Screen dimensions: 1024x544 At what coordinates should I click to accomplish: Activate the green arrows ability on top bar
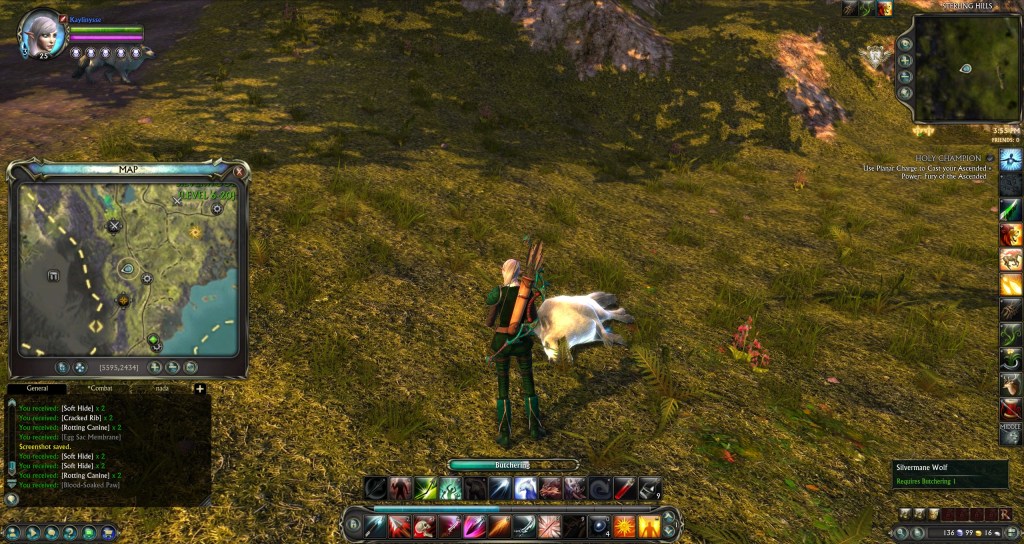[426, 489]
